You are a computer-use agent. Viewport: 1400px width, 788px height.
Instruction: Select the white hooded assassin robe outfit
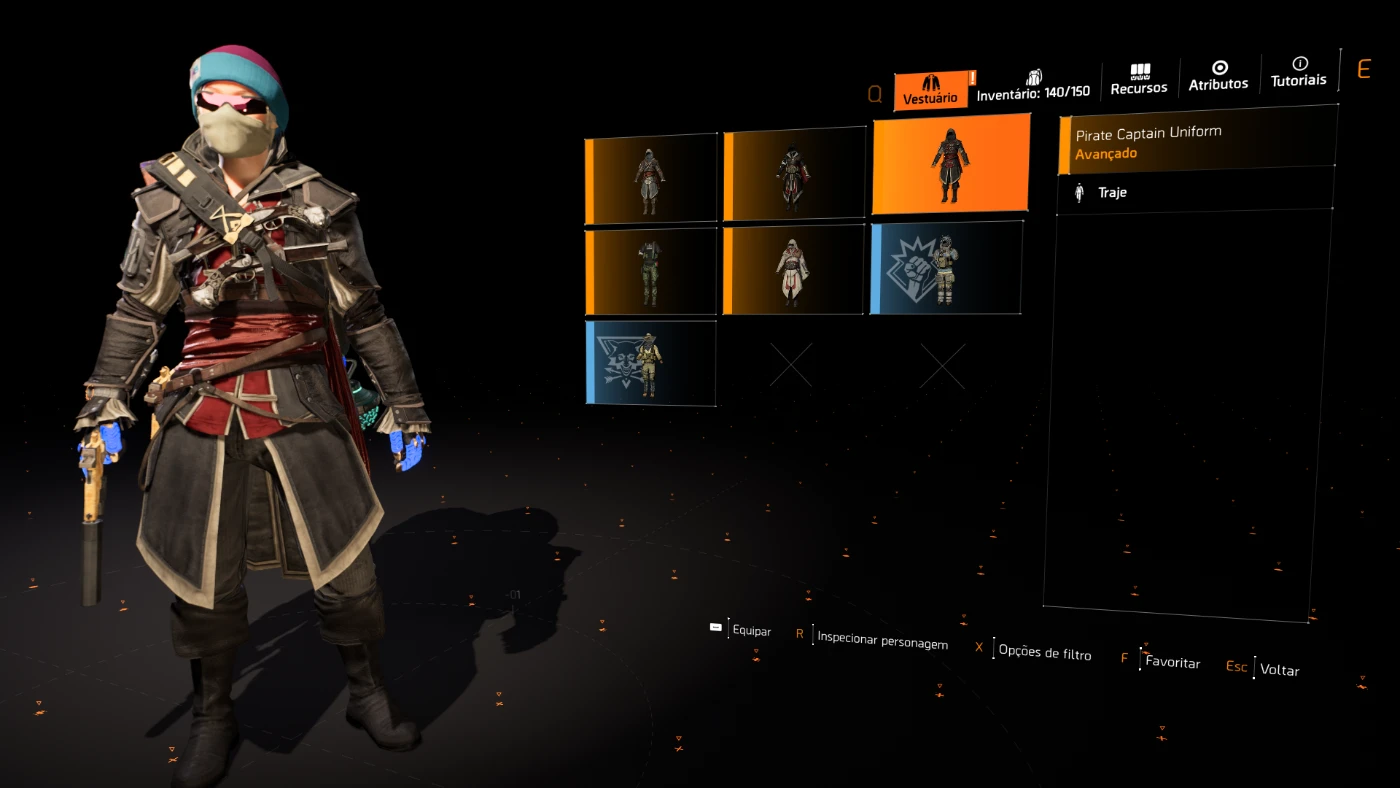pyautogui.click(x=794, y=269)
